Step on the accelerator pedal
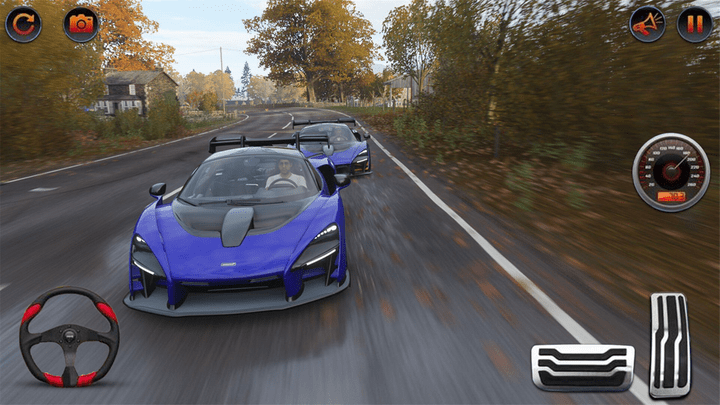720x405 pixels. [x=669, y=345]
